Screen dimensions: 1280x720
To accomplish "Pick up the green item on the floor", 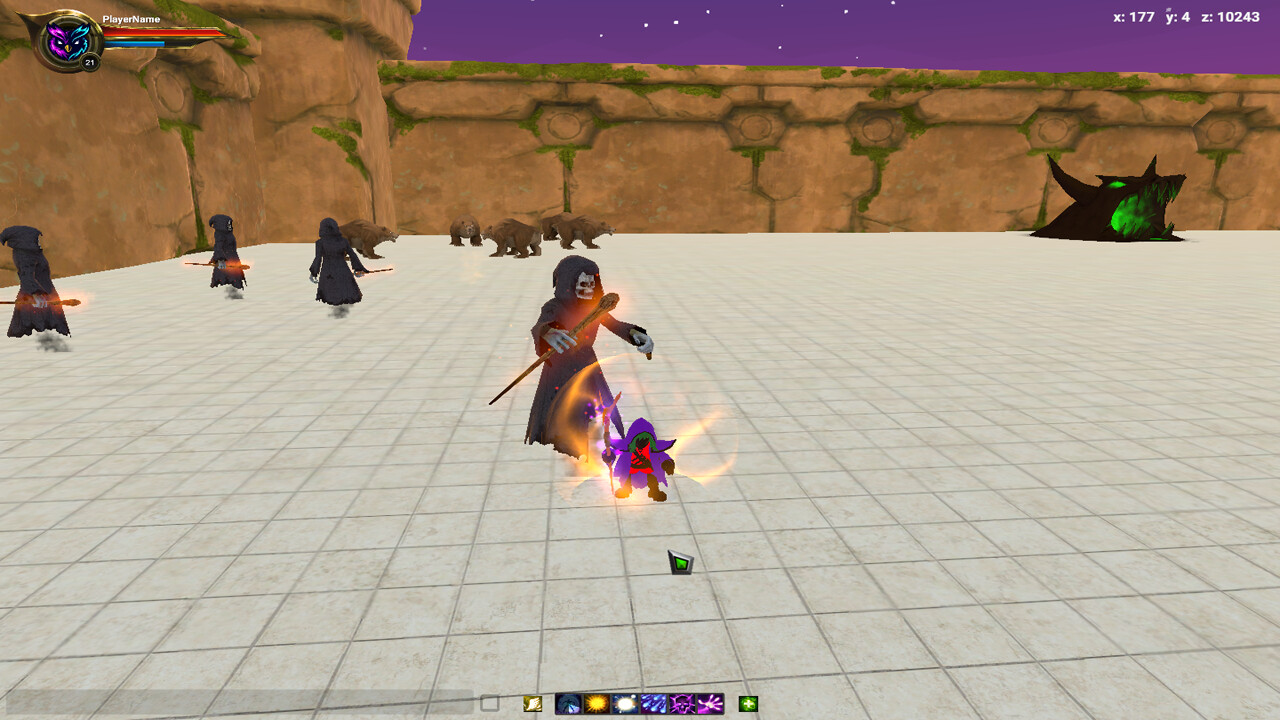I will (679, 561).
